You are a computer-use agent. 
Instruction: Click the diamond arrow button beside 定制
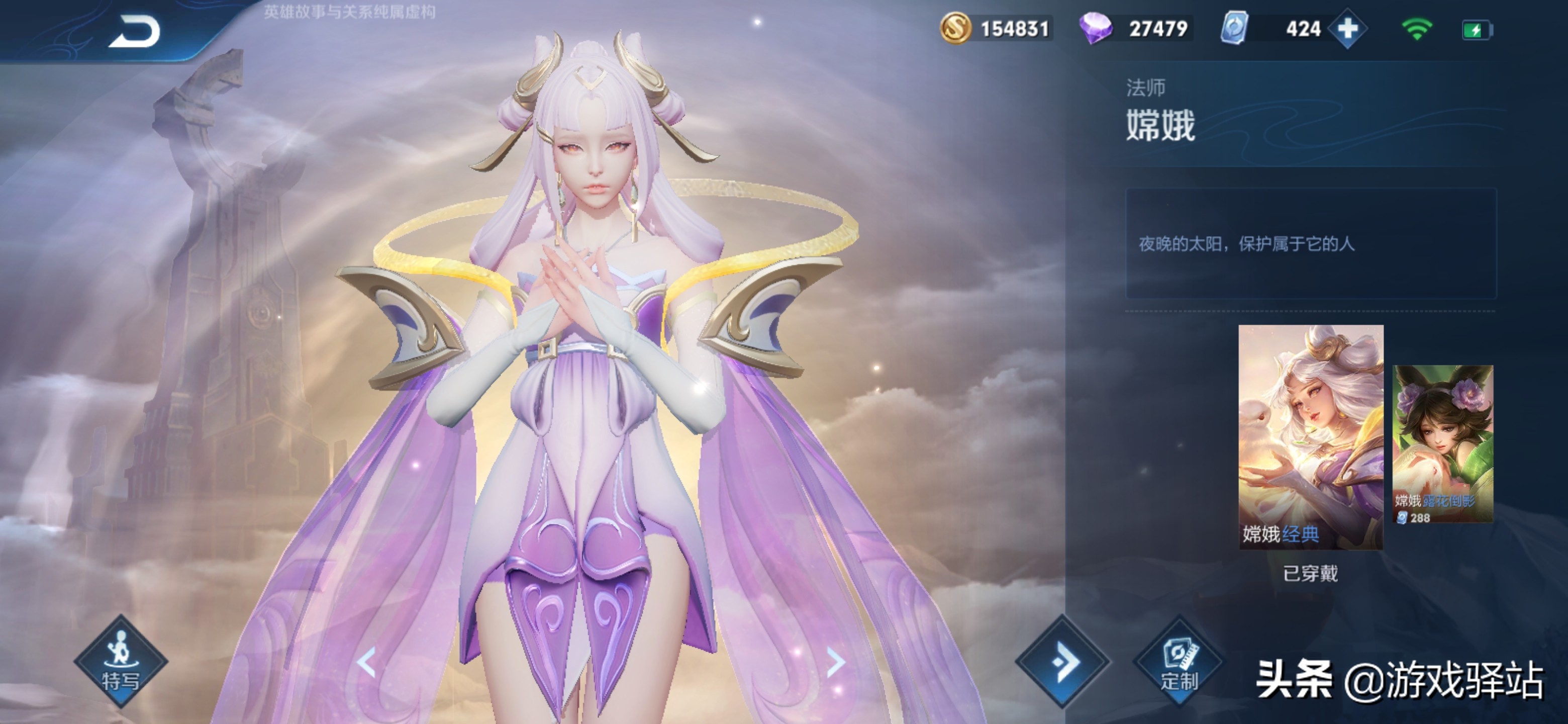[x=1062, y=661]
